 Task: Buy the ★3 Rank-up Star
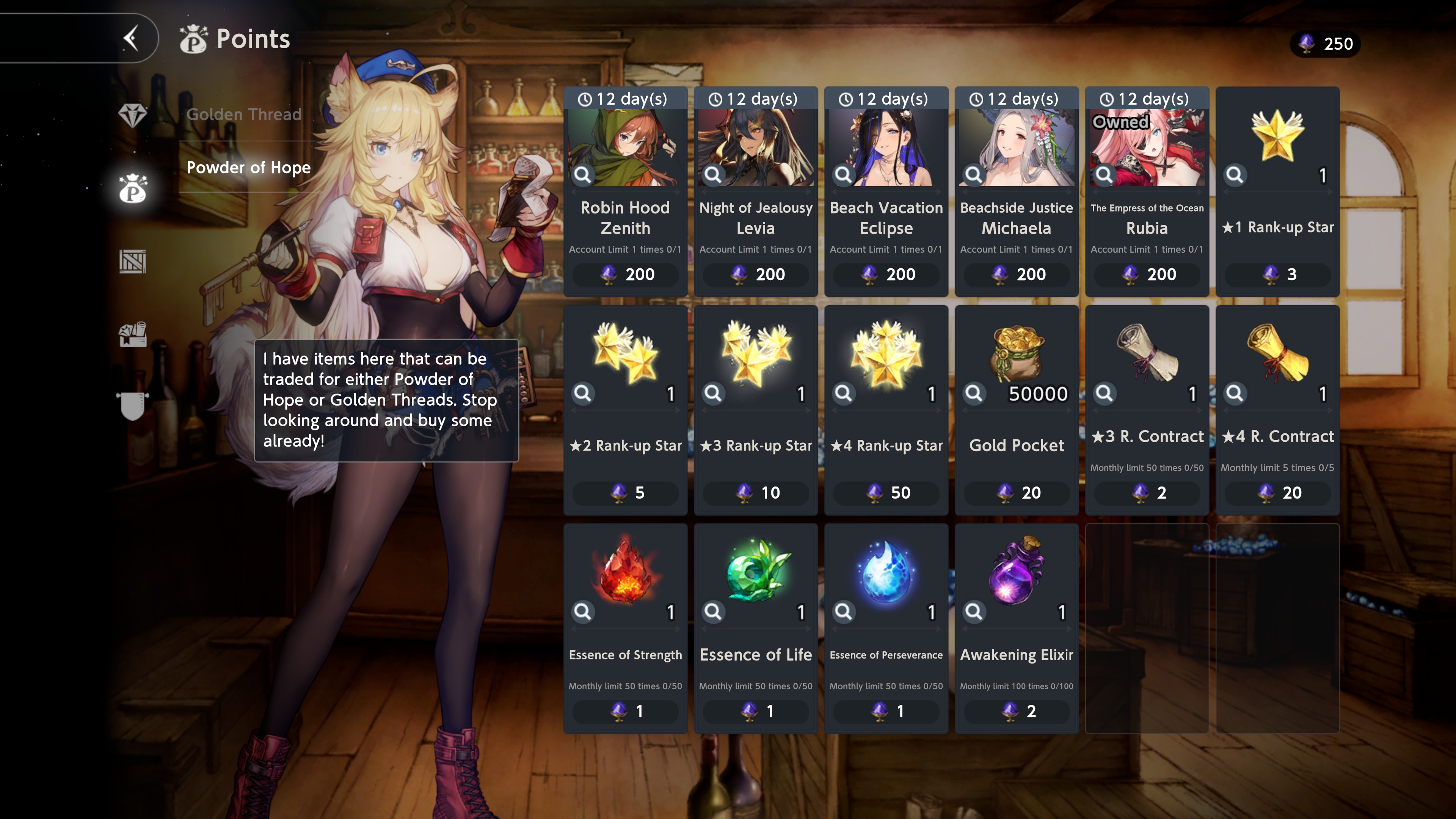[x=755, y=492]
